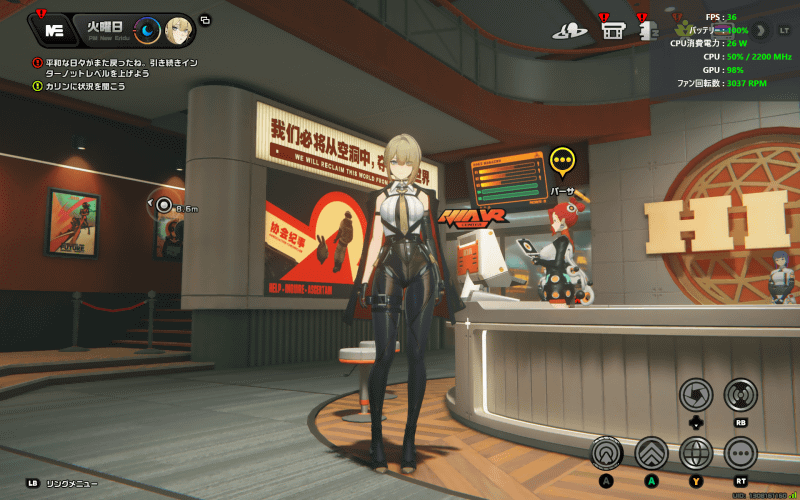Click the circled up-arrow icon
The width and height of the screenshot is (800, 500).
click(606, 453)
